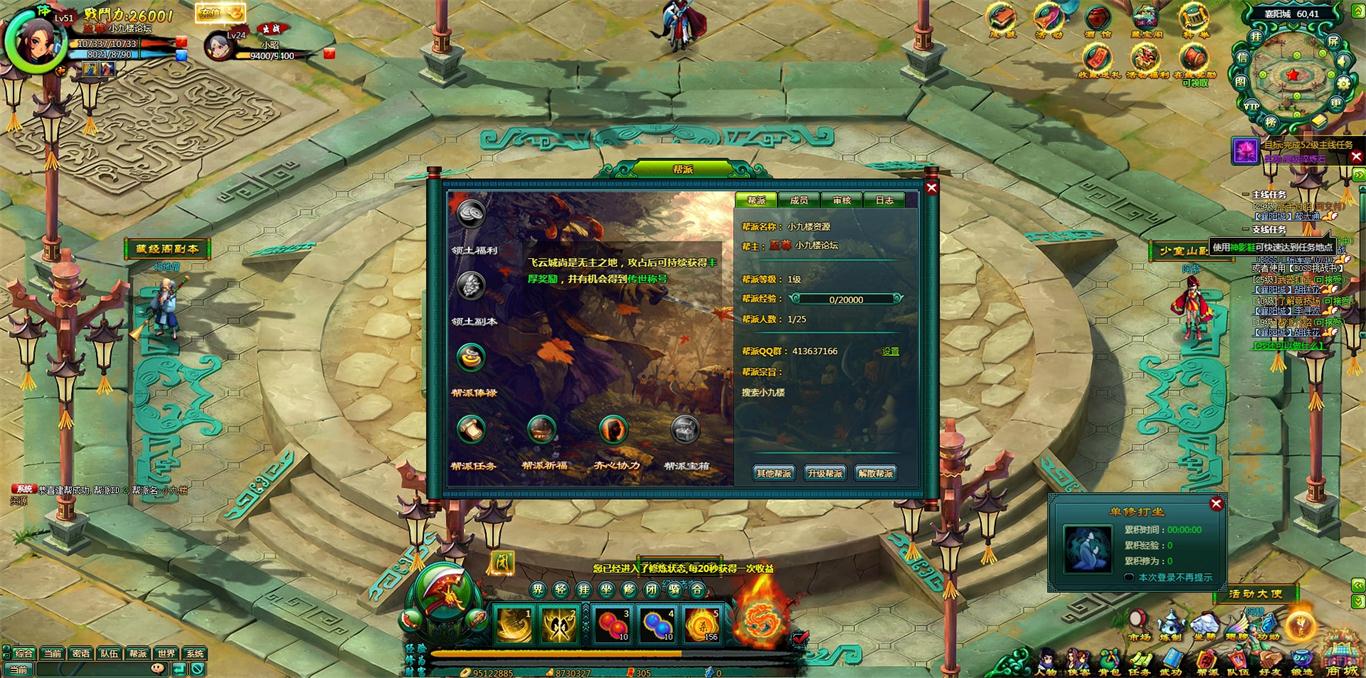Open the 背包 backpack from bottom menu
This screenshot has width=1366, height=678.
pyautogui.click(x=1109, y=661)
